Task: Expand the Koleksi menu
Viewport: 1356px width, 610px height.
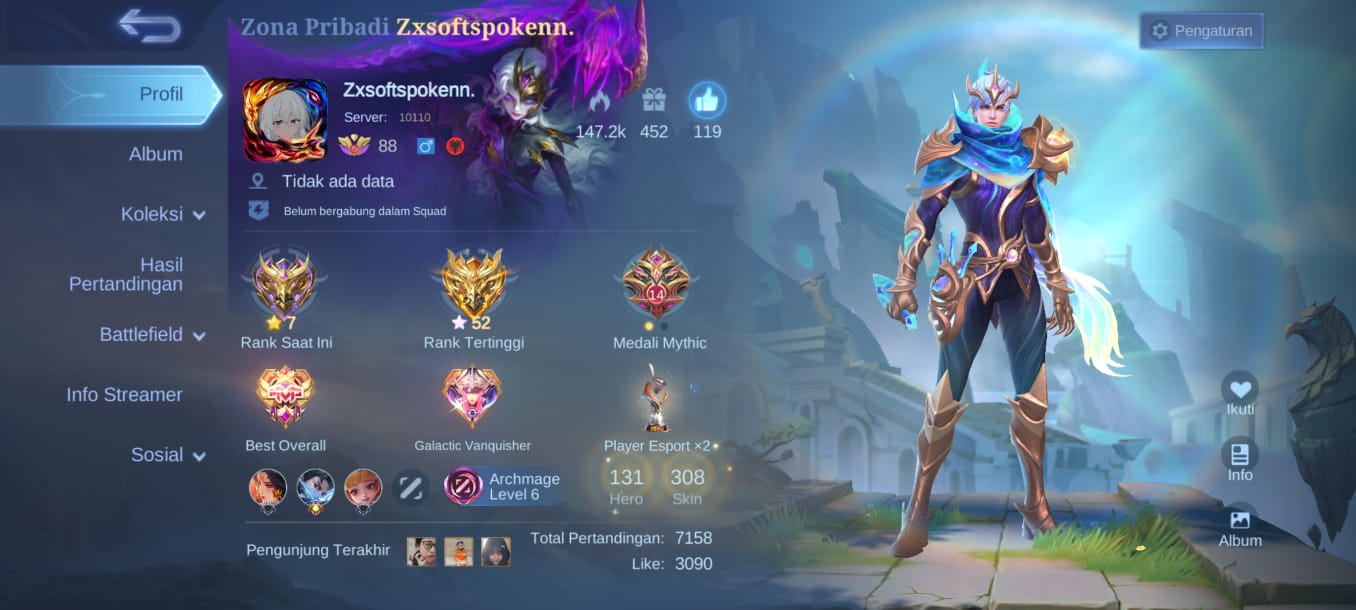Action: [x=163, y=215]
